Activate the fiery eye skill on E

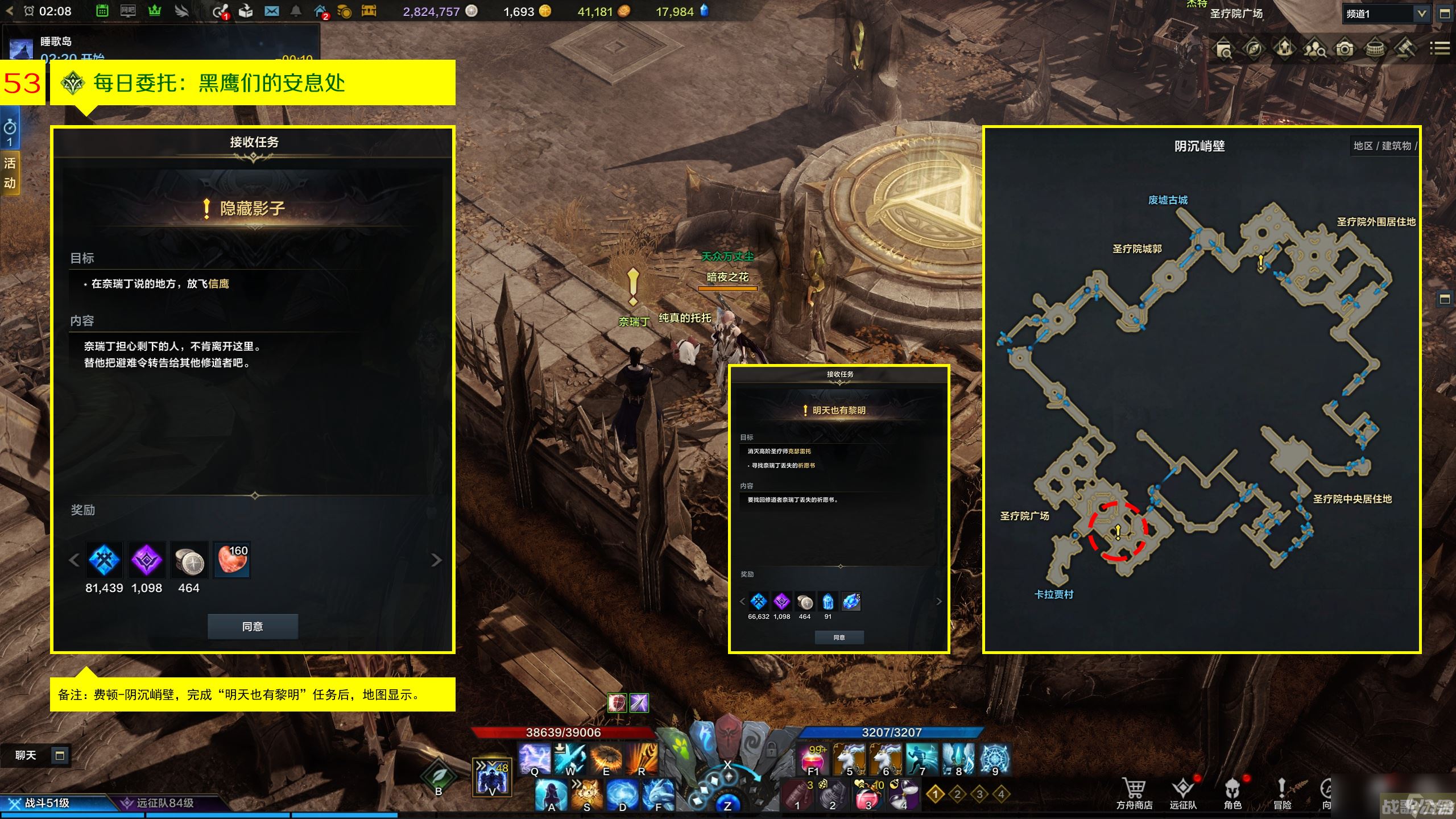tap(606, 759)
